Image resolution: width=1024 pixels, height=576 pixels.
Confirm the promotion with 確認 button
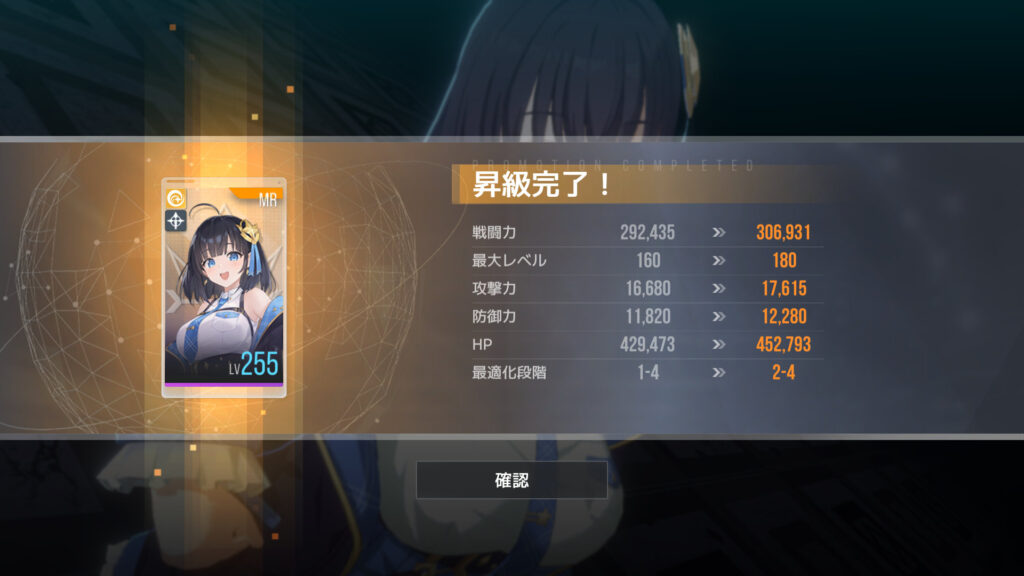511,480
